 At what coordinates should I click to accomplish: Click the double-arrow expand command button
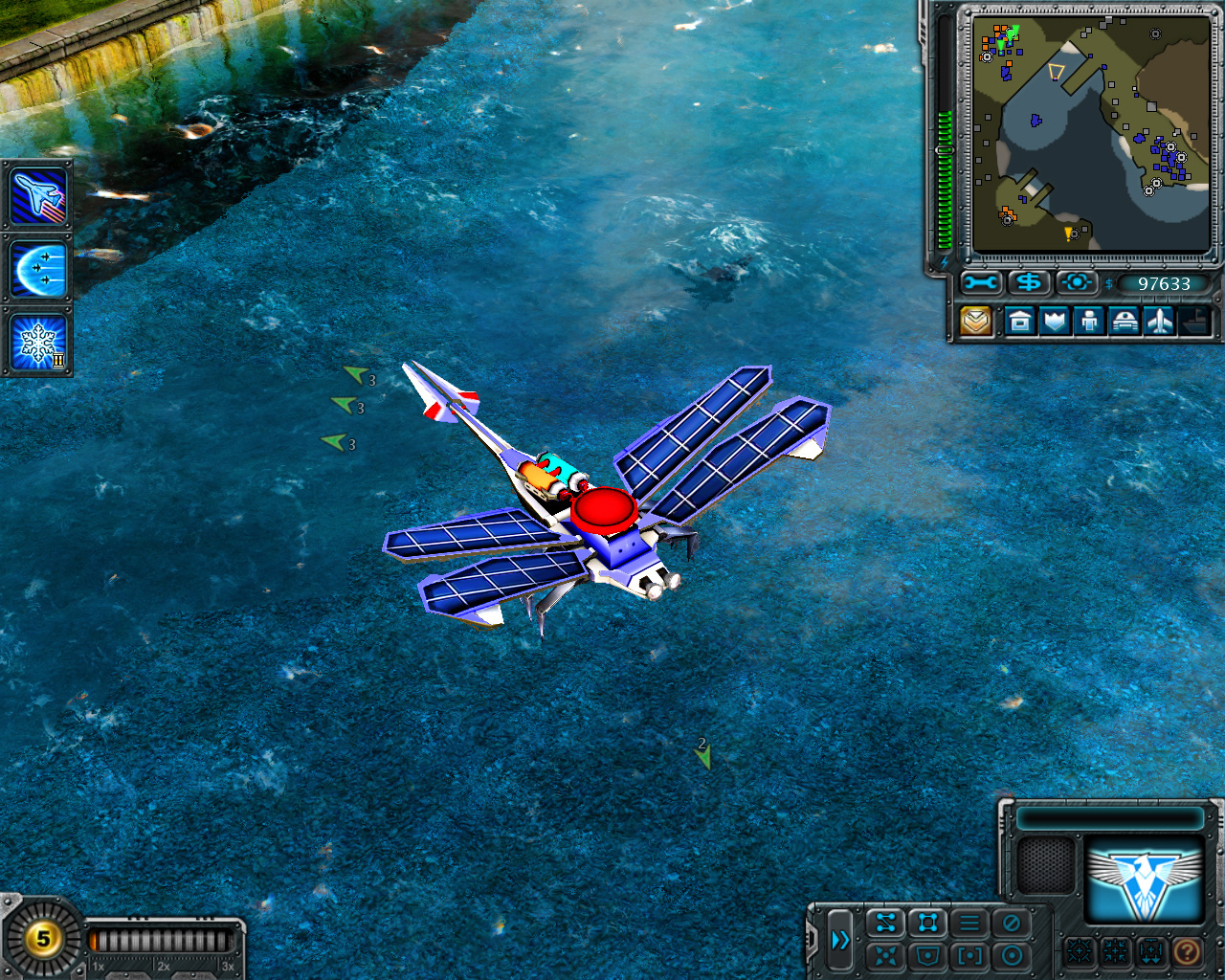[840, 940]
